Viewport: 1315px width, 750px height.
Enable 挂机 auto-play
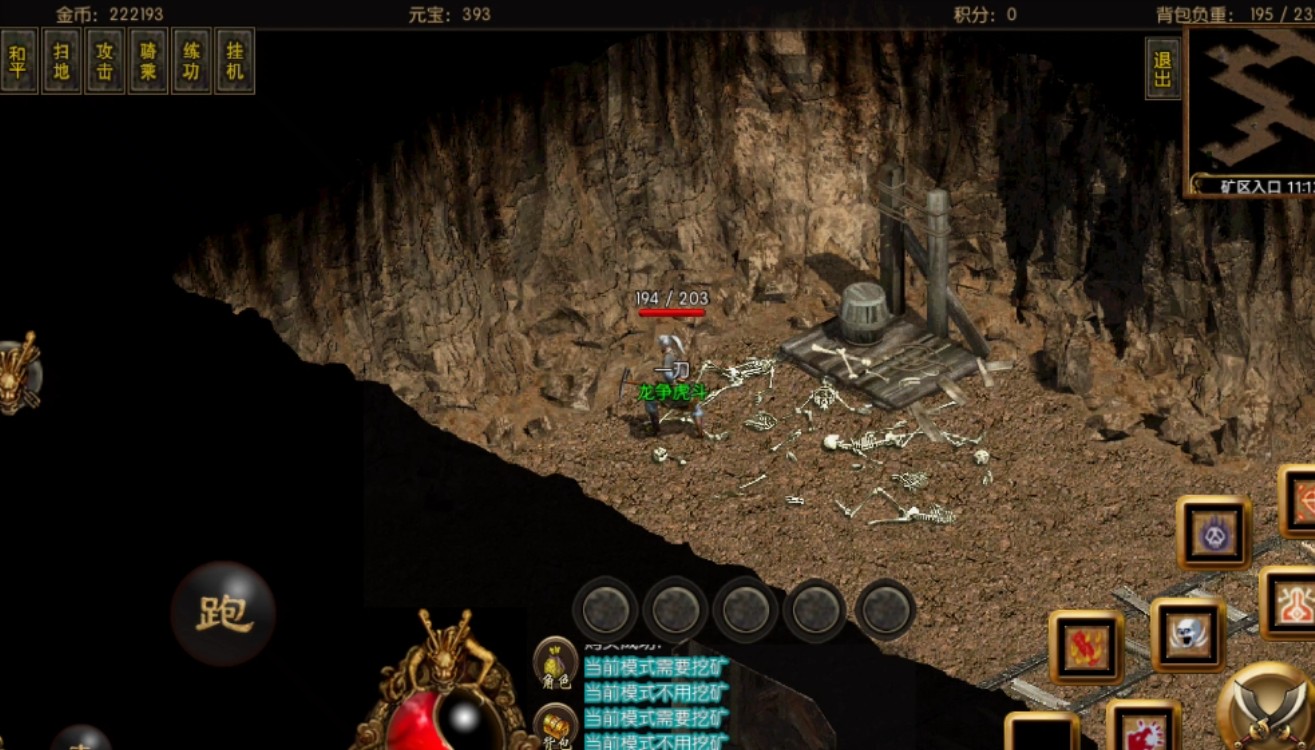pos(235,61)
